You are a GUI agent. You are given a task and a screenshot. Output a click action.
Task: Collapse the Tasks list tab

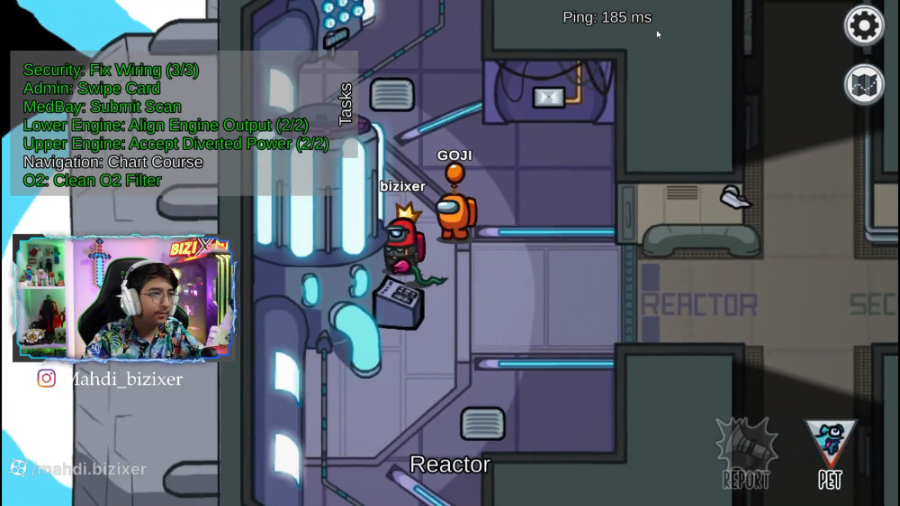[x=346, y=104]
